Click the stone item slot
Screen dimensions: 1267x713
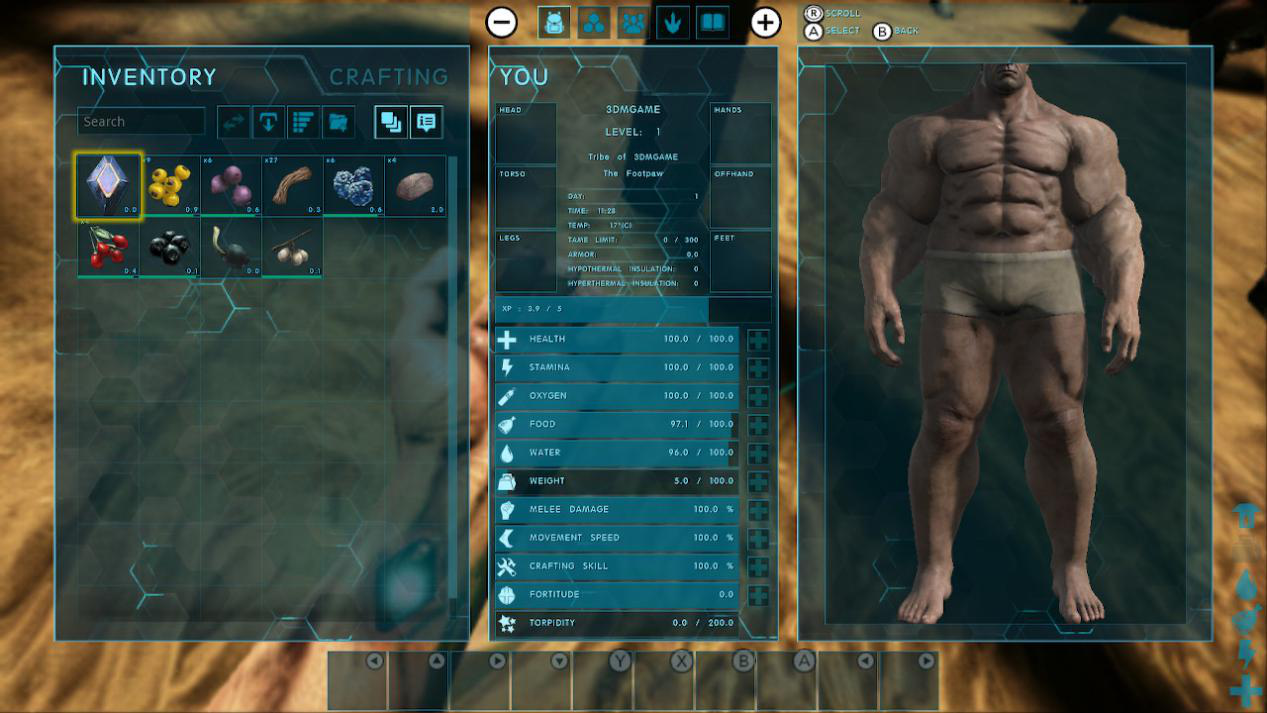point(415,186)
